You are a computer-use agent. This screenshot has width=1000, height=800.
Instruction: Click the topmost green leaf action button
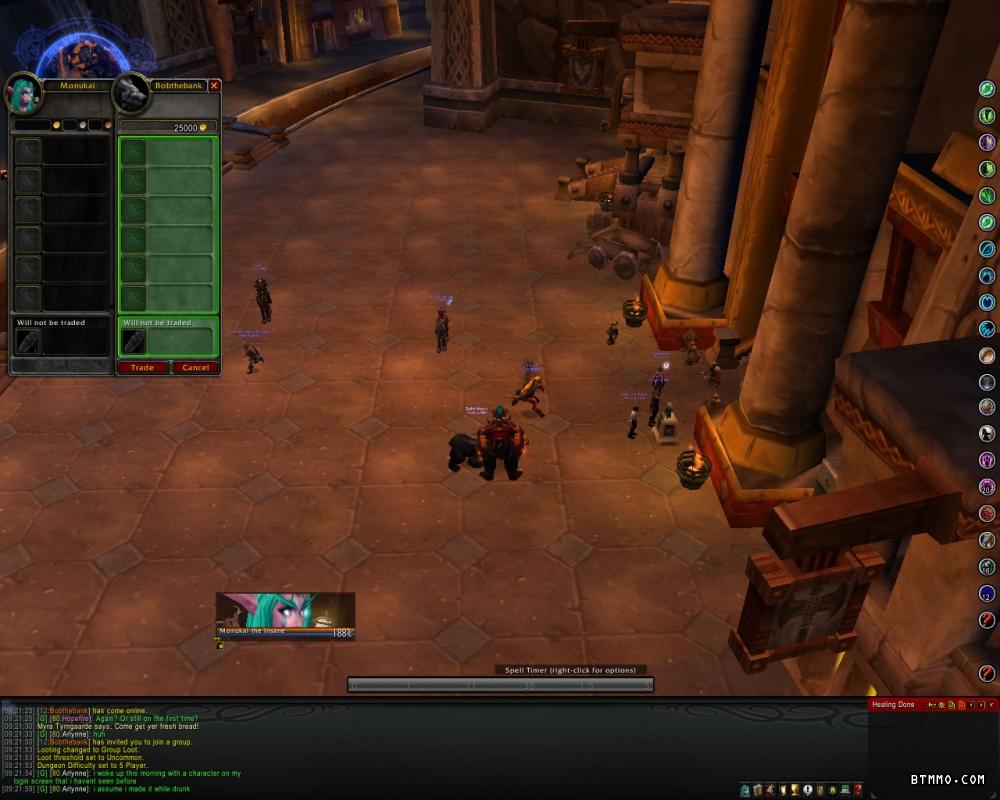[987, 89]
